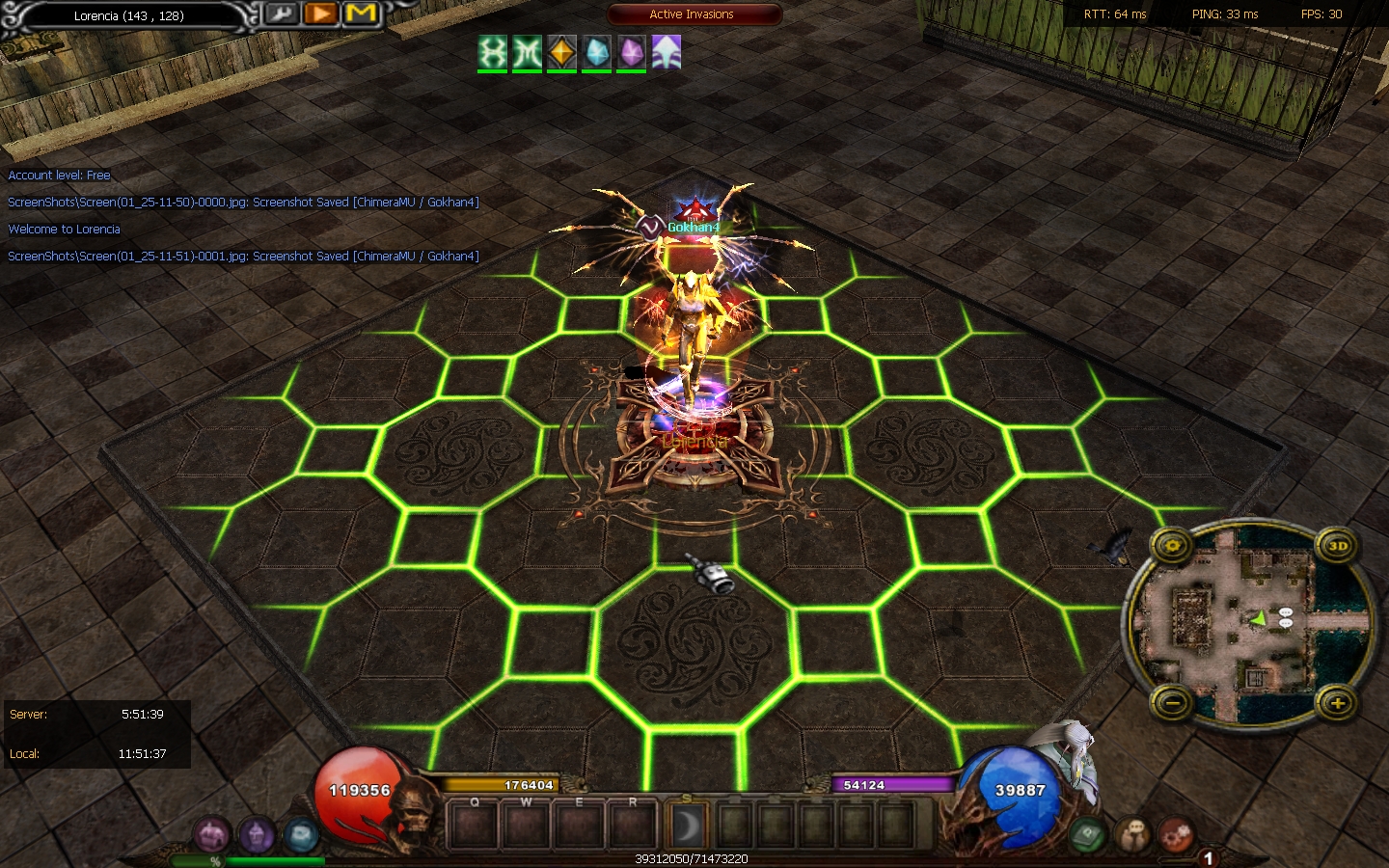This screenshot has width=1389, height=868.
Task: Click the purple crystal buff icon
Action: [632, 52]
